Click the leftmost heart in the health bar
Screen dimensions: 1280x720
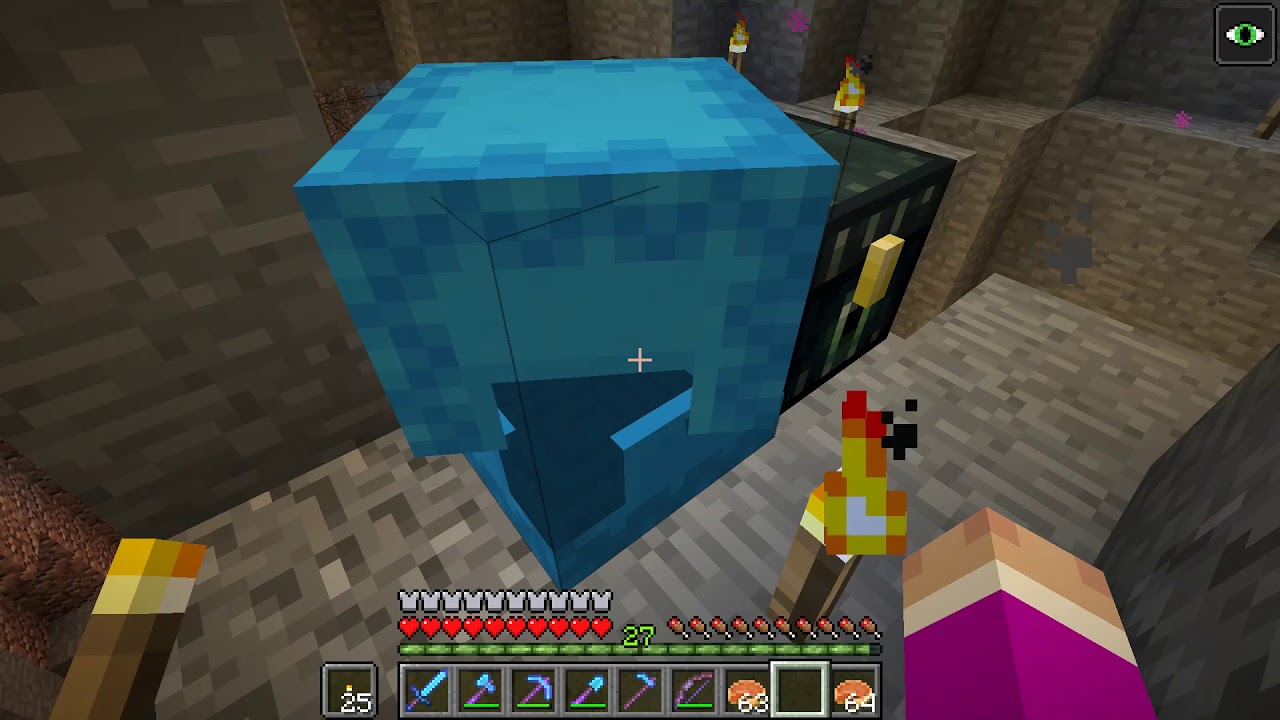pos(410,626)
